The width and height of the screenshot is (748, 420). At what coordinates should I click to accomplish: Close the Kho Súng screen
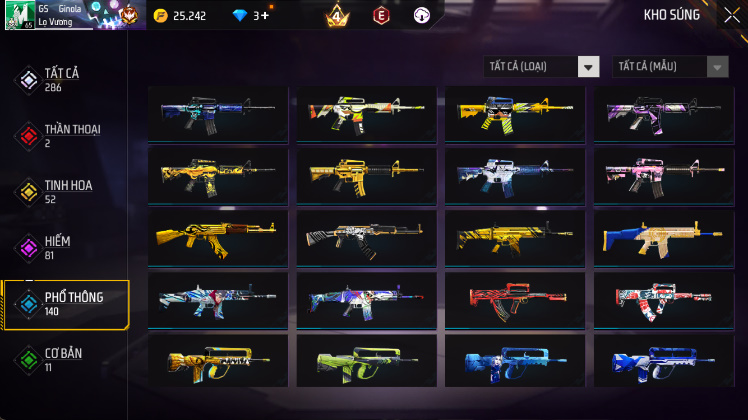731,15
